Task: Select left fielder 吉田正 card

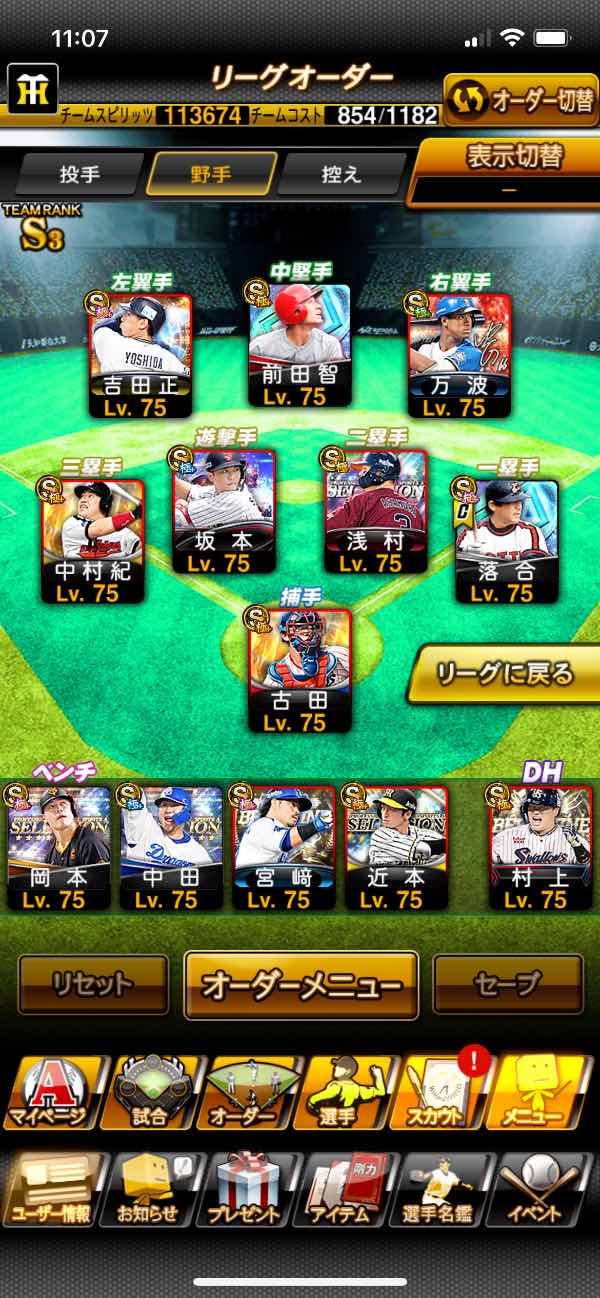Action: [141, 355]
